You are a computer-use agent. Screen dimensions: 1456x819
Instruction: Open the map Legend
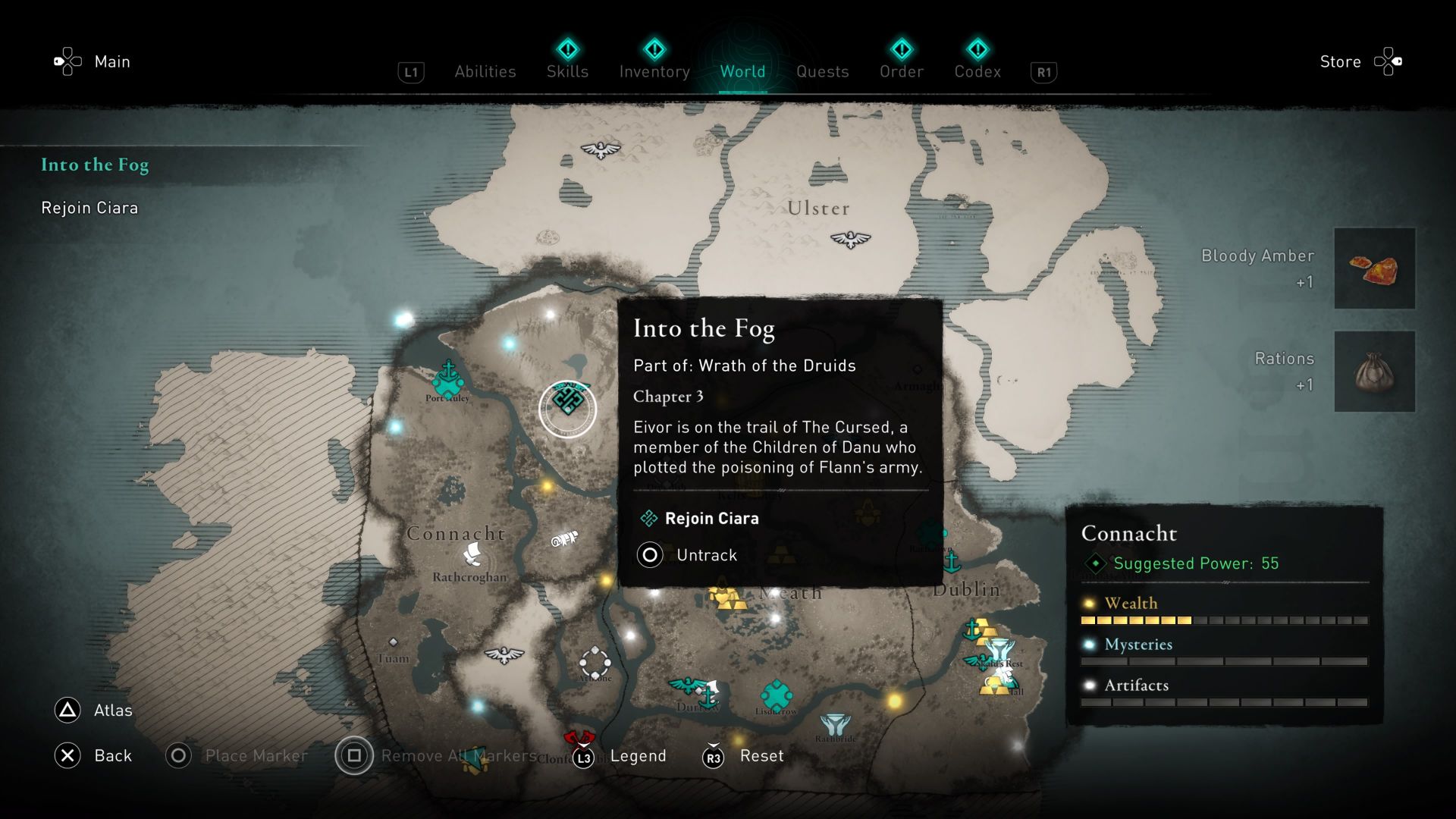pyautogui.click(x=639, y=755)
